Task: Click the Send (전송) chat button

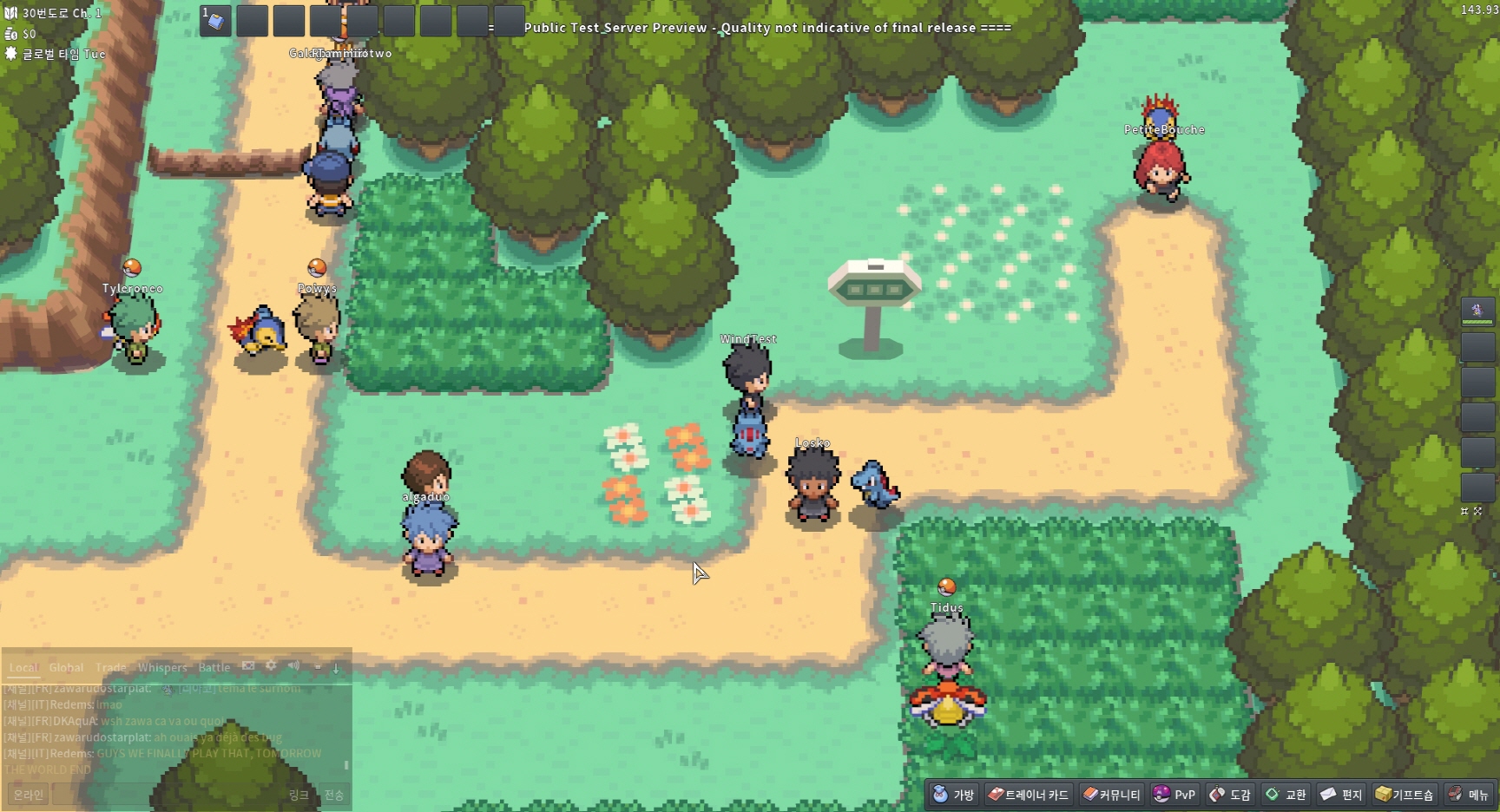Action: click(x=334, y=795)
